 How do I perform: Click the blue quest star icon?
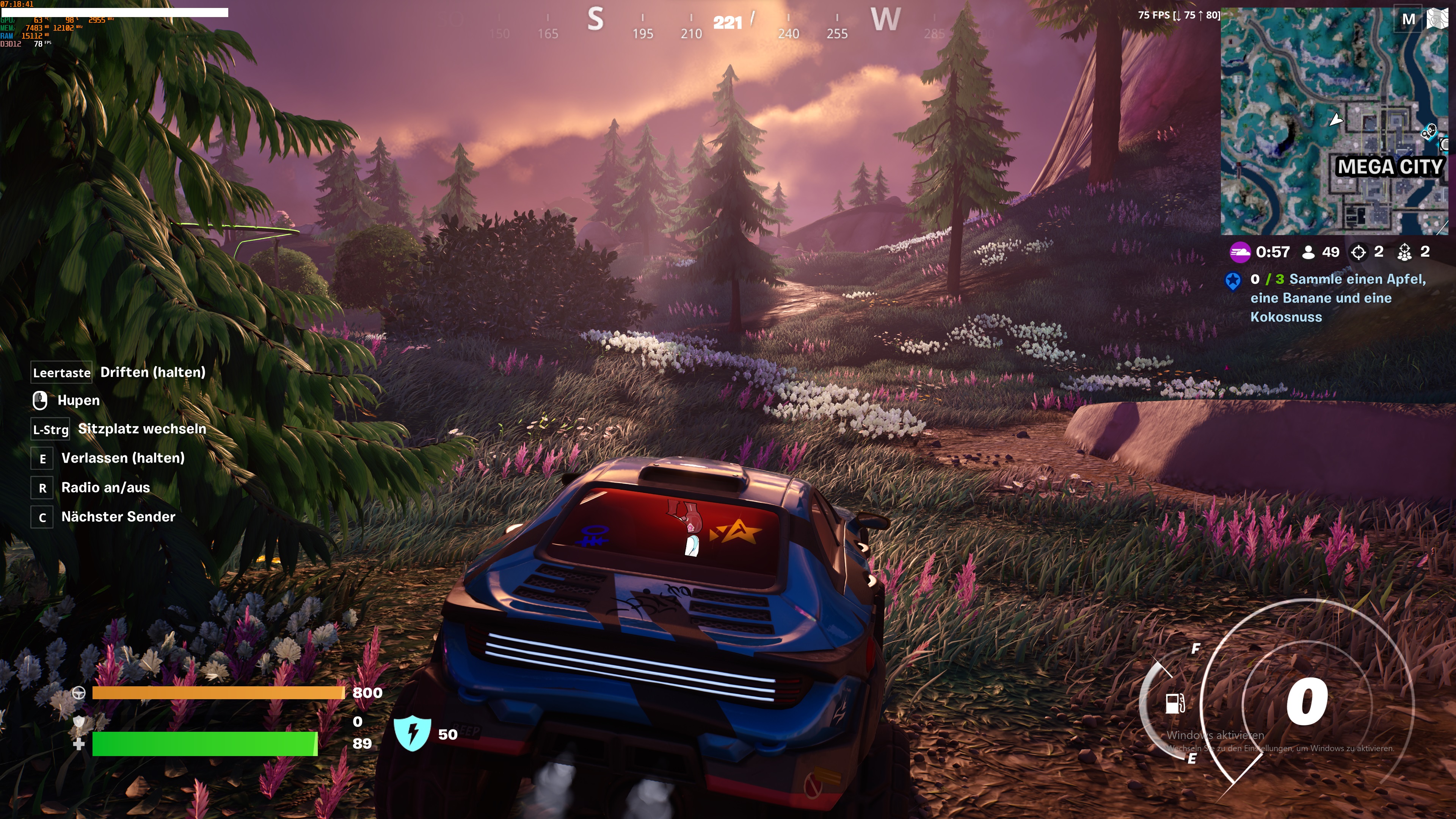click(1233, 280)
